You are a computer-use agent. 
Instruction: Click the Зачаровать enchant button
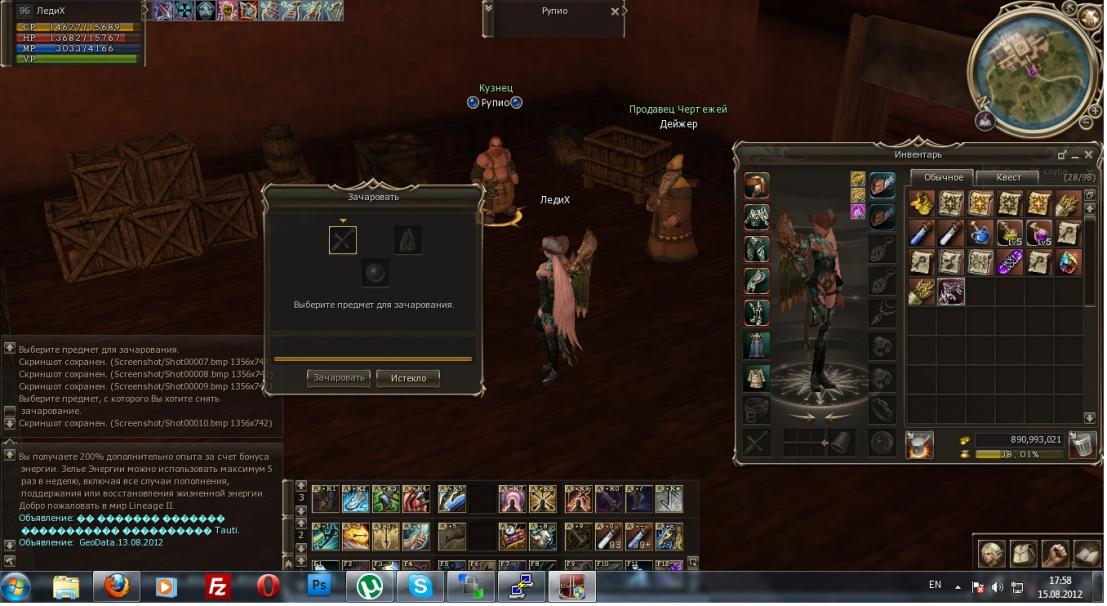tap(339, 378)
